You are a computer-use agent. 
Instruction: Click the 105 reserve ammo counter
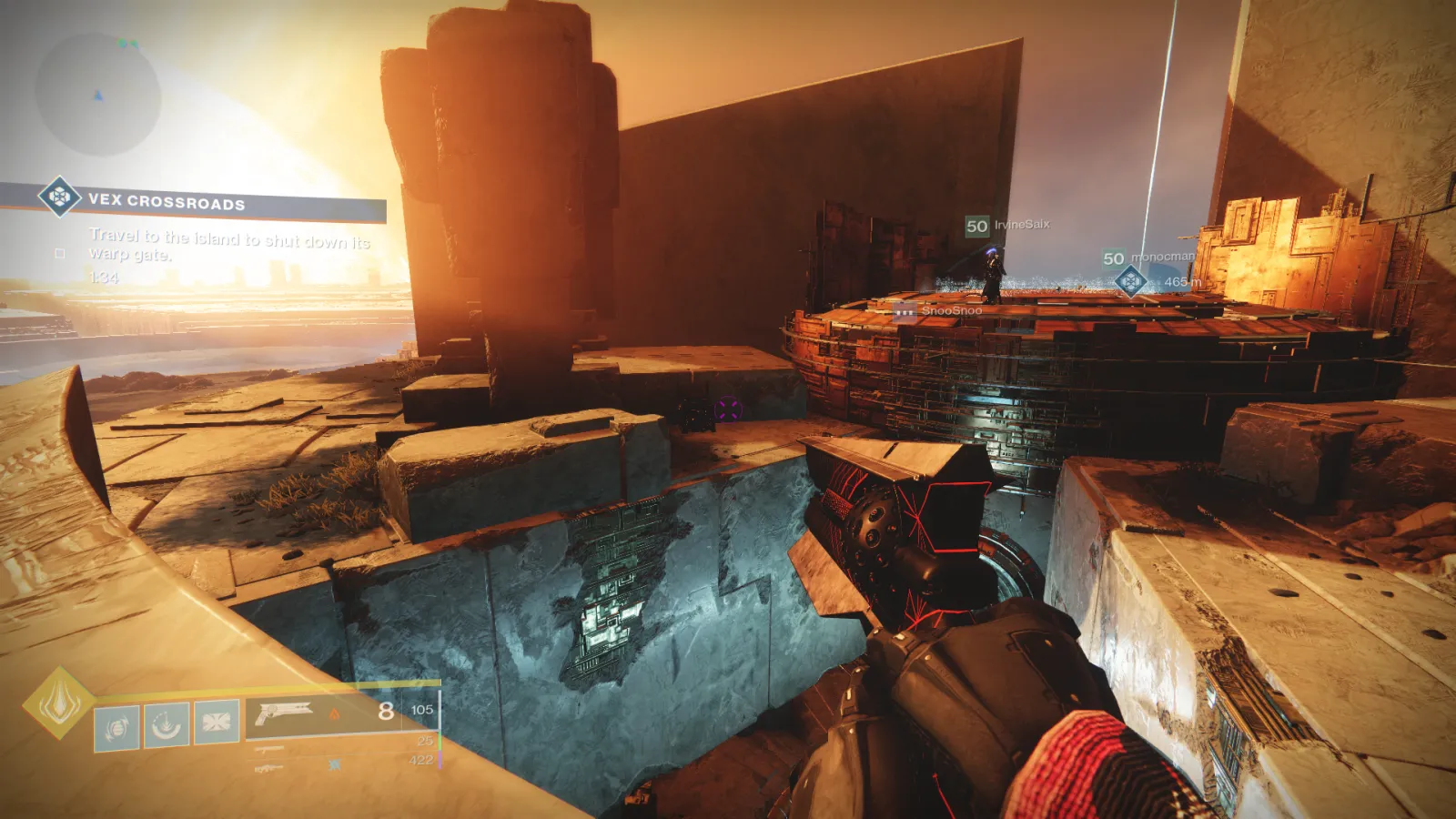click(x=423, y=710)
